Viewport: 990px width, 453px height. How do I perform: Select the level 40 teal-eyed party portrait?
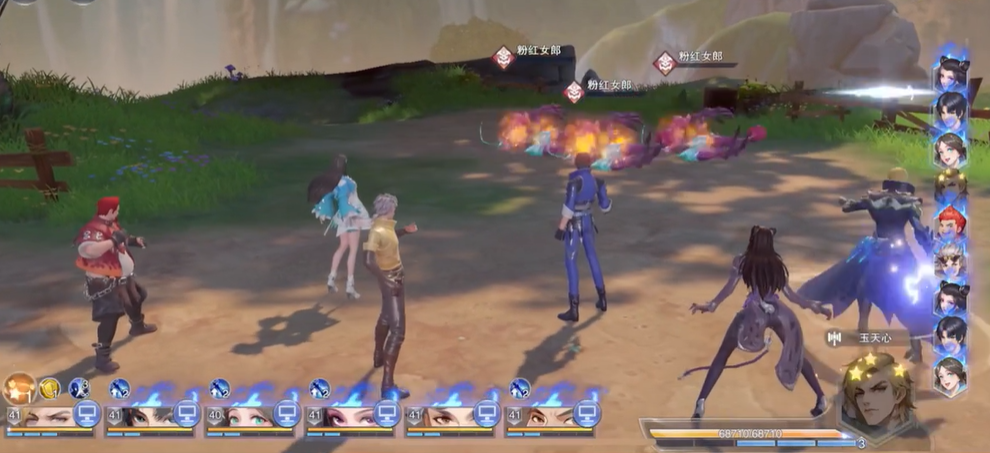240,416
